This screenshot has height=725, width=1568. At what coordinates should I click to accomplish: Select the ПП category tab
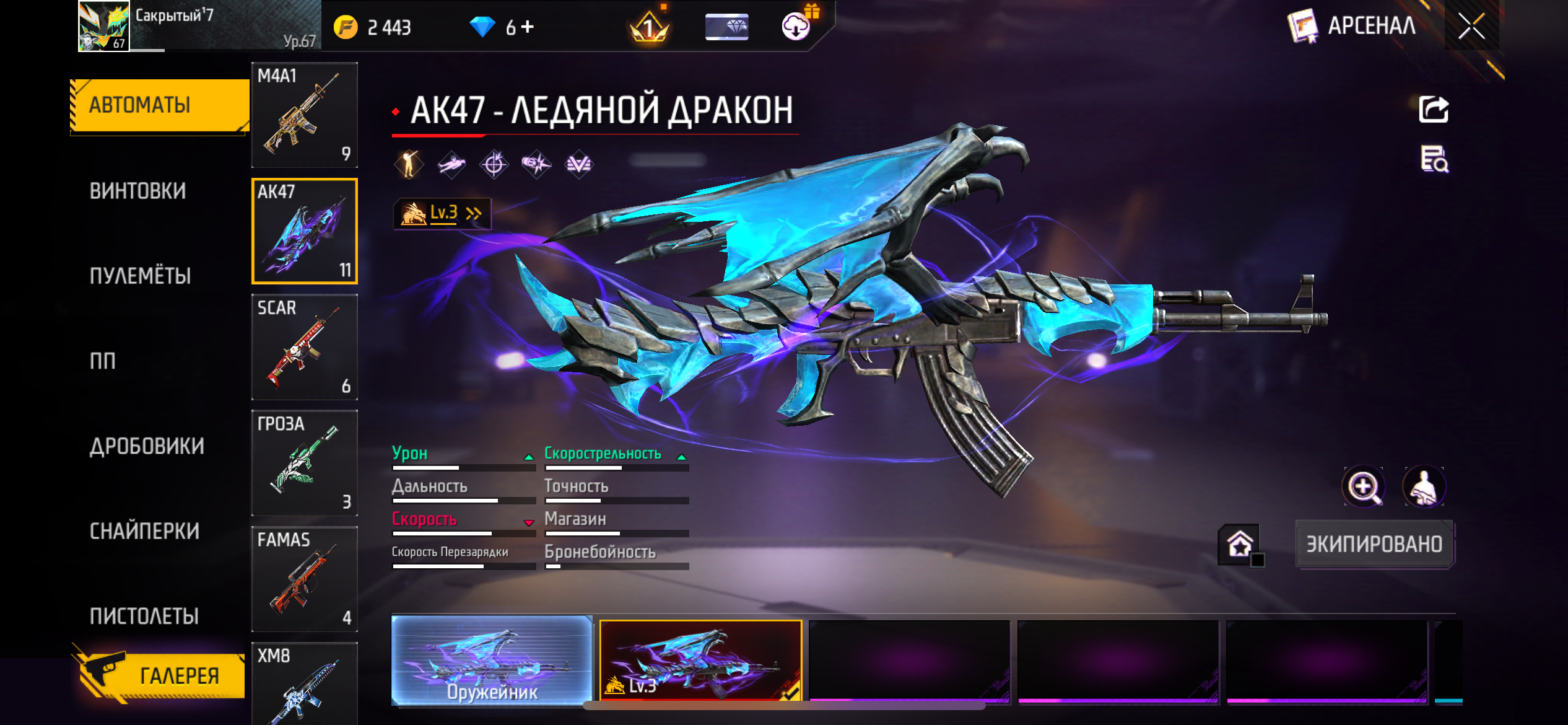(103, 361)
